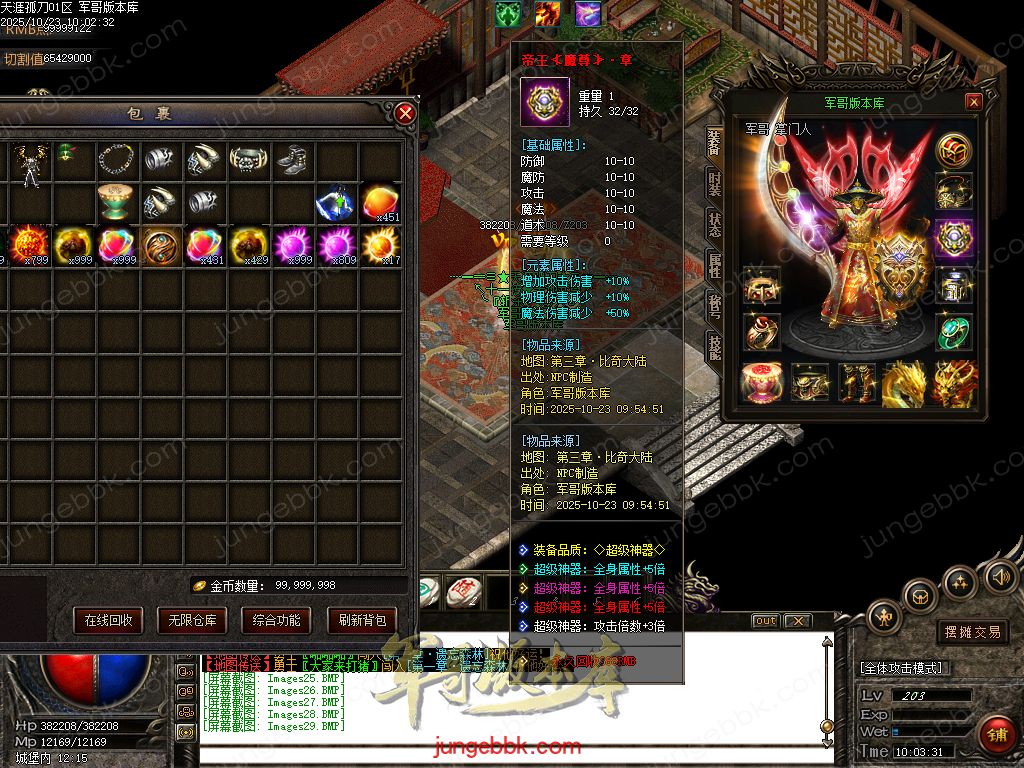Open the 属性 attributes tab

click(x=714, y=265)
